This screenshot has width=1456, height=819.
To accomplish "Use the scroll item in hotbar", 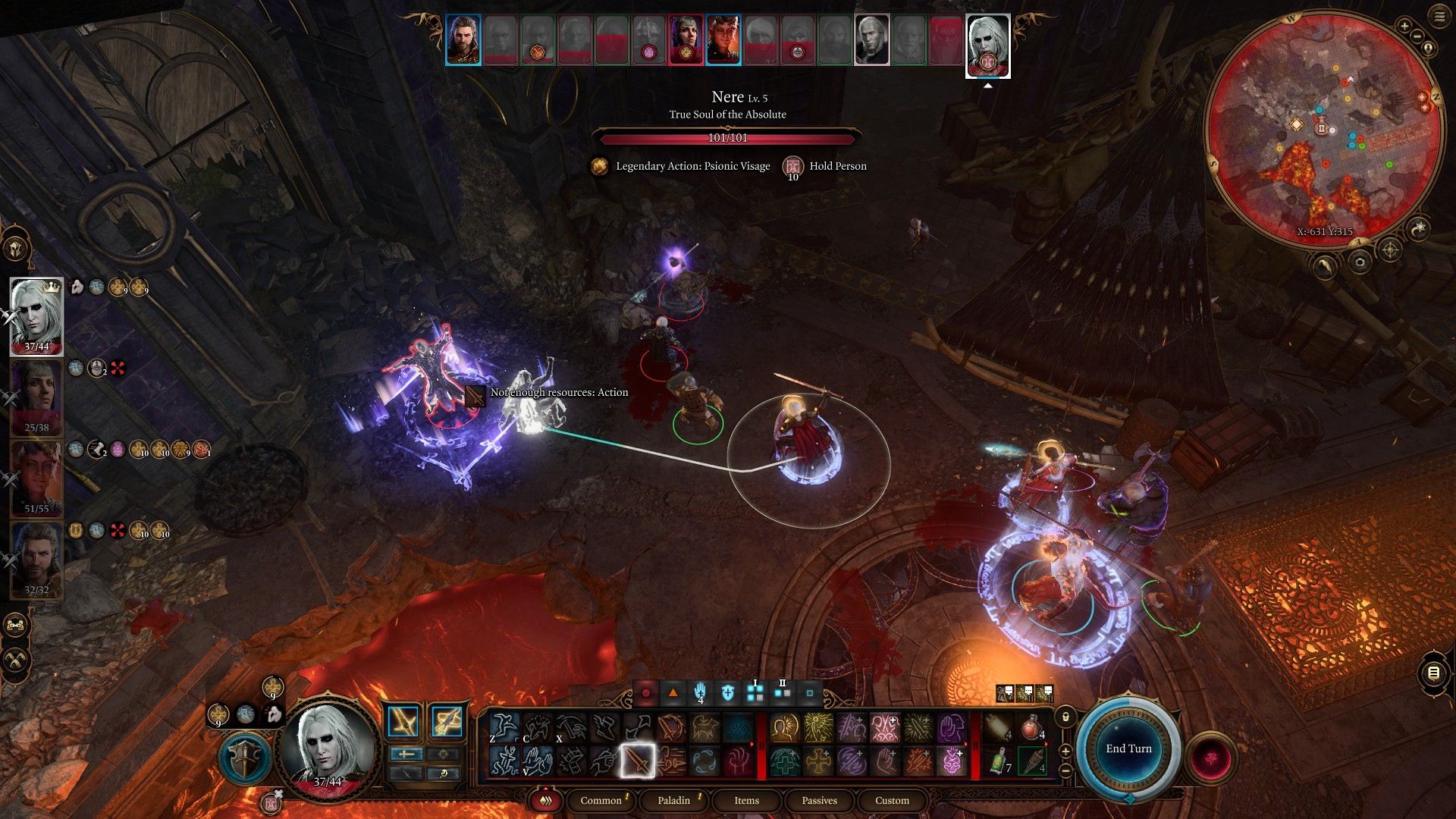I will tap(999, 728).
